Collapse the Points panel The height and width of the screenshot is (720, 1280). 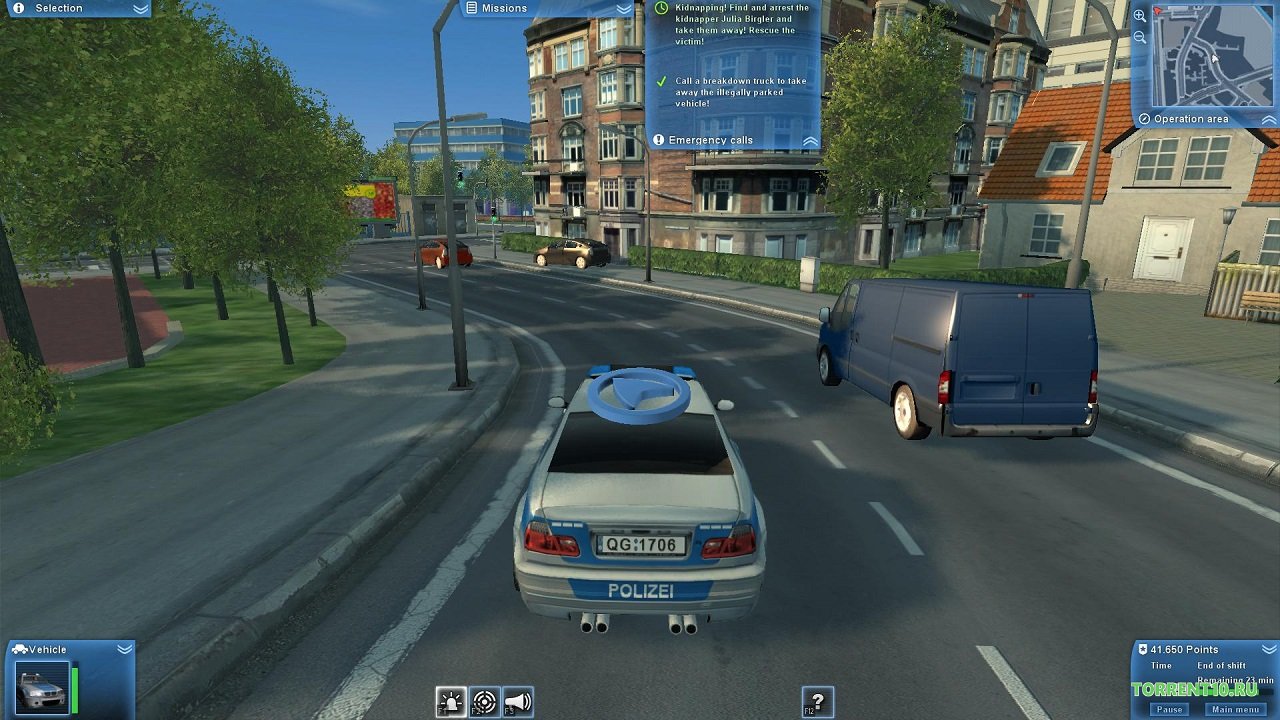pyautogui.click(x=1268, y=649)
